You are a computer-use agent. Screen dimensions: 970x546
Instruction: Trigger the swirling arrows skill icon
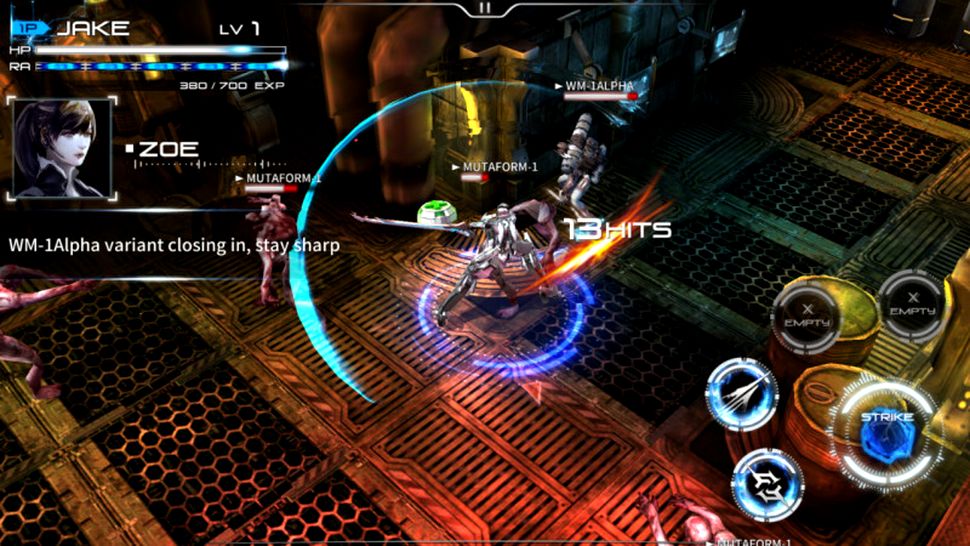[x=768, y=484]
